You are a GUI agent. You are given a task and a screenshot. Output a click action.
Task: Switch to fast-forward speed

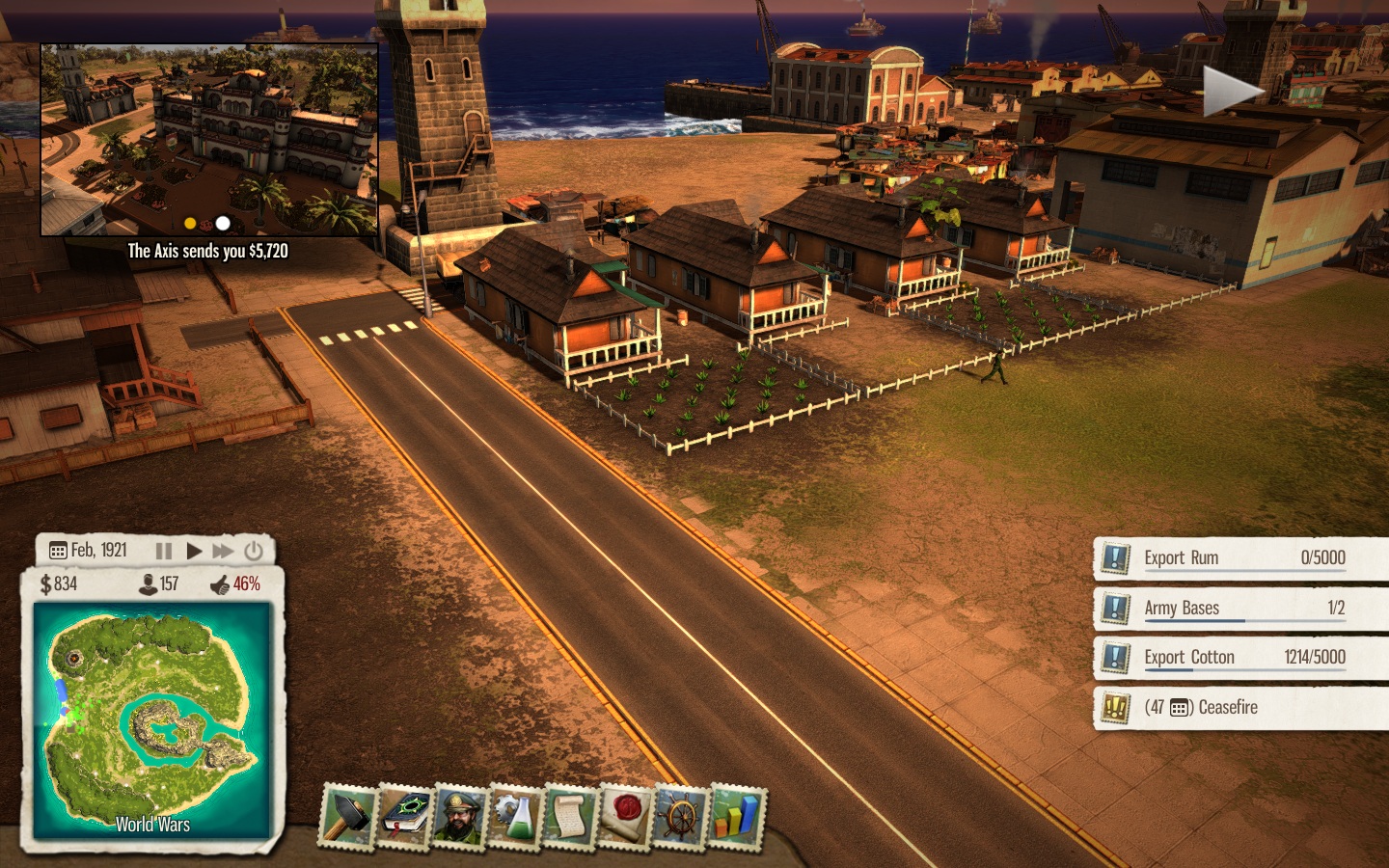[223, 551]
